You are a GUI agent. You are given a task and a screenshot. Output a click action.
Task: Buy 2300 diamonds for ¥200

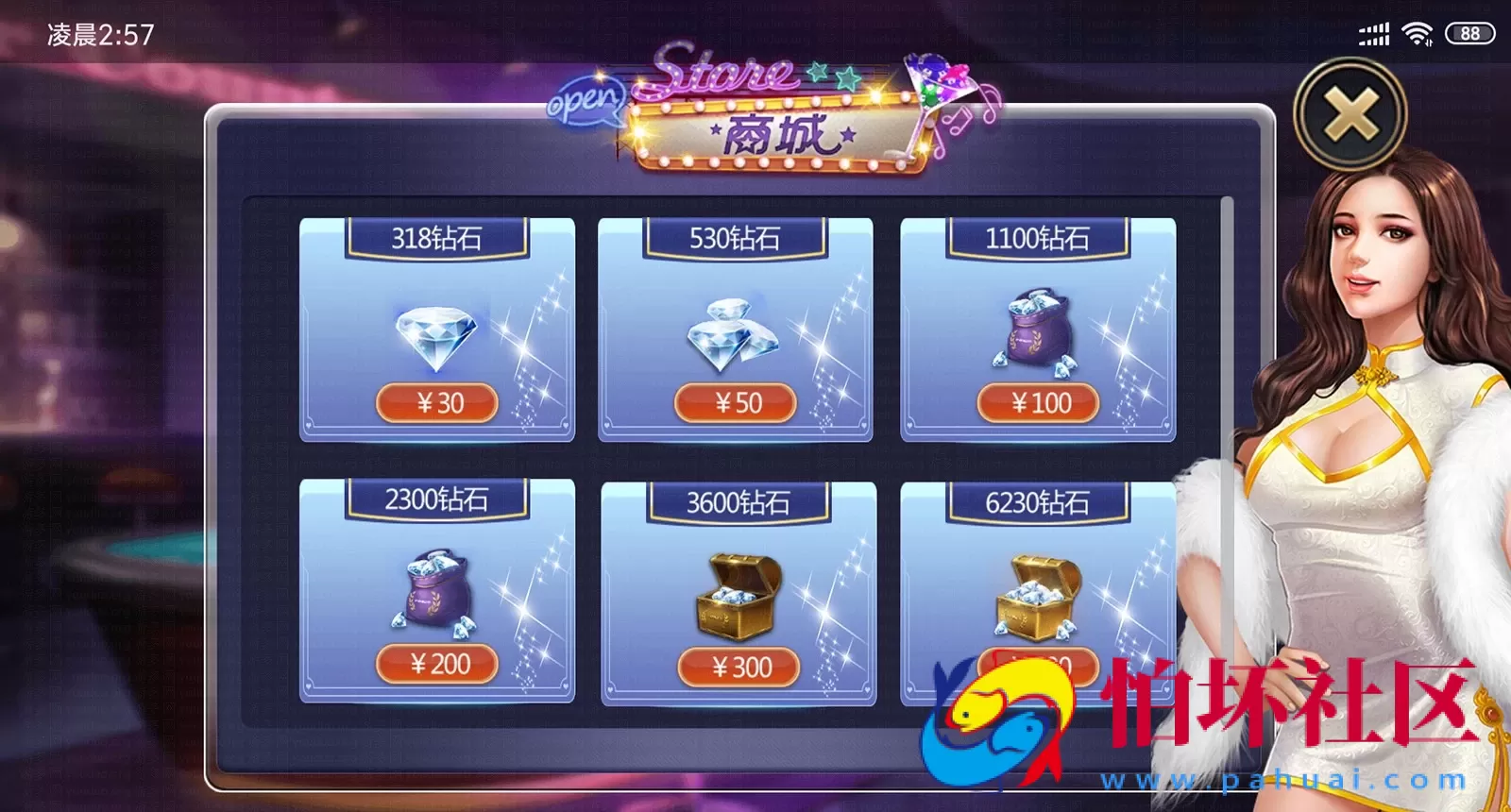pos(437,664)
